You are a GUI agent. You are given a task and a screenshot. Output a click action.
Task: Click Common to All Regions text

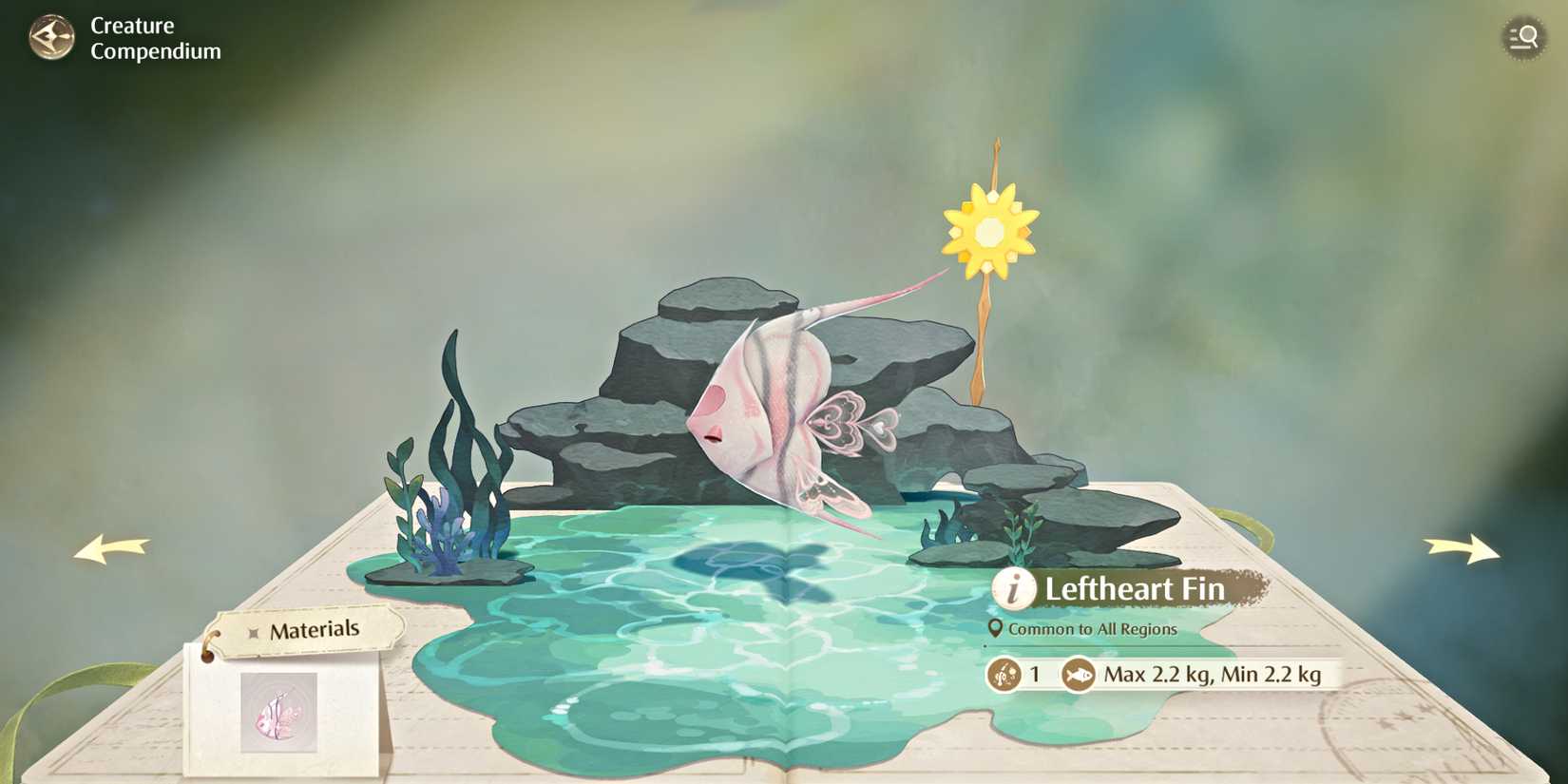click(1093, 629)
